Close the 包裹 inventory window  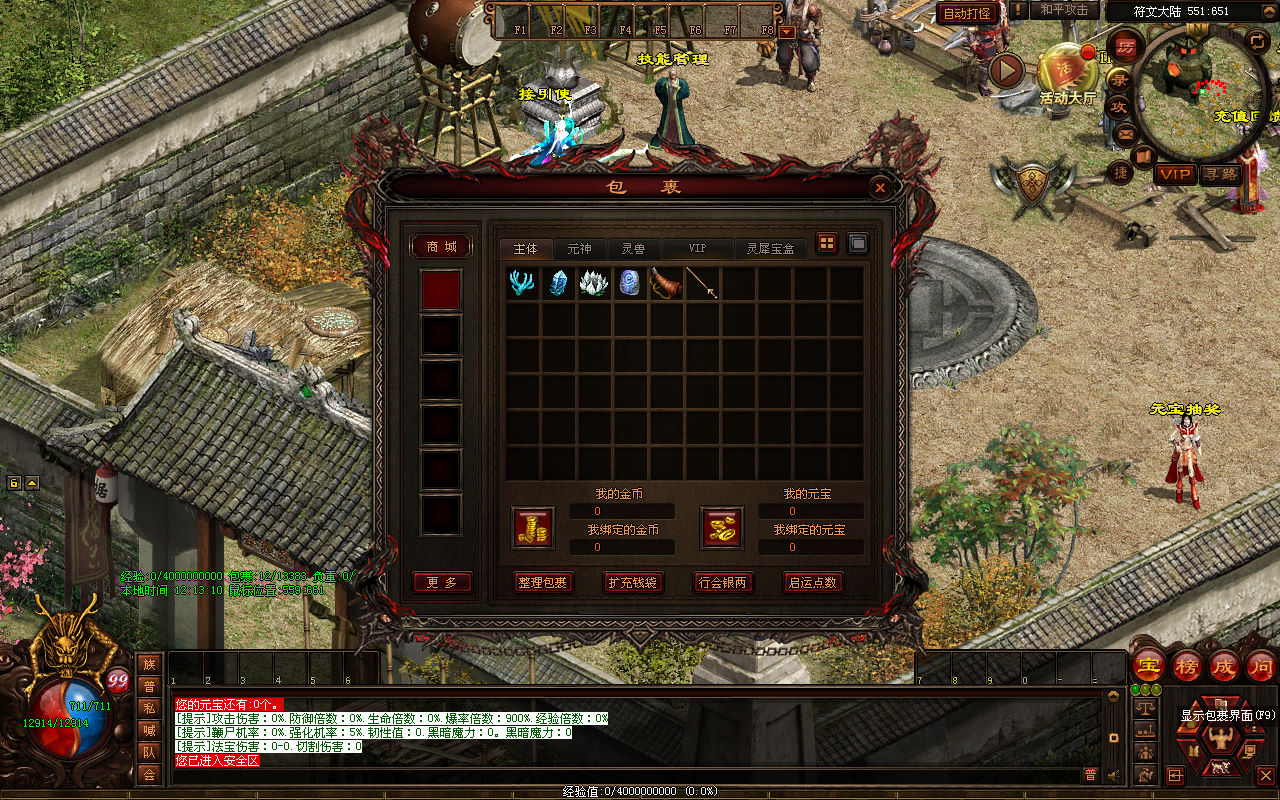click(880, 187)
